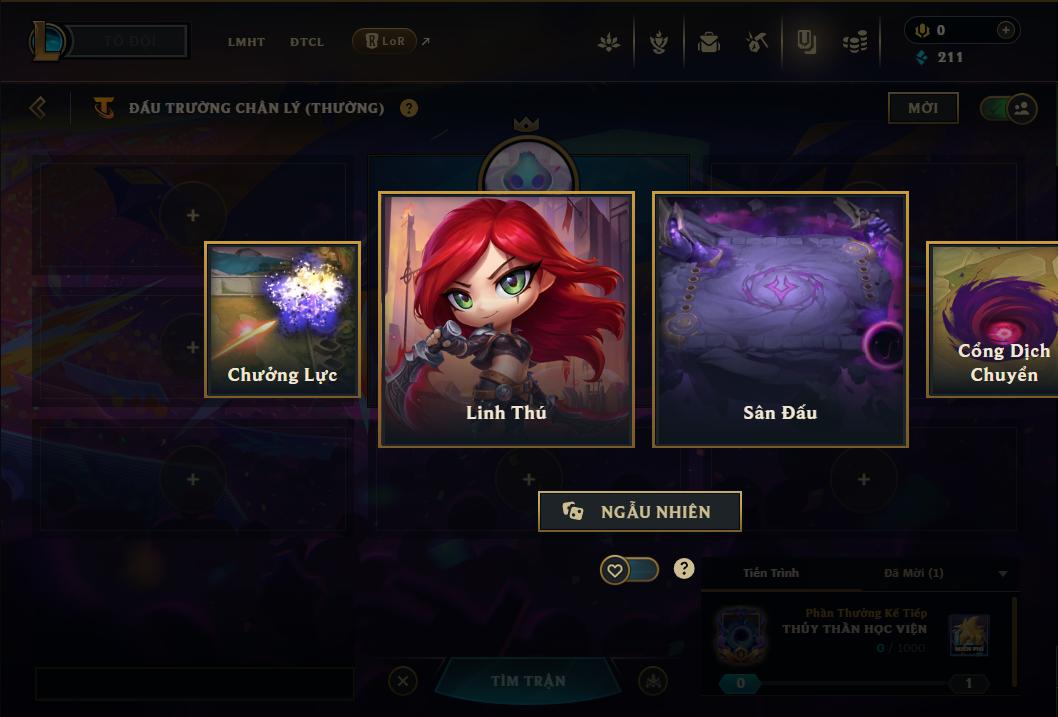Start matchmaking with TÌM TRẬN

528,681
